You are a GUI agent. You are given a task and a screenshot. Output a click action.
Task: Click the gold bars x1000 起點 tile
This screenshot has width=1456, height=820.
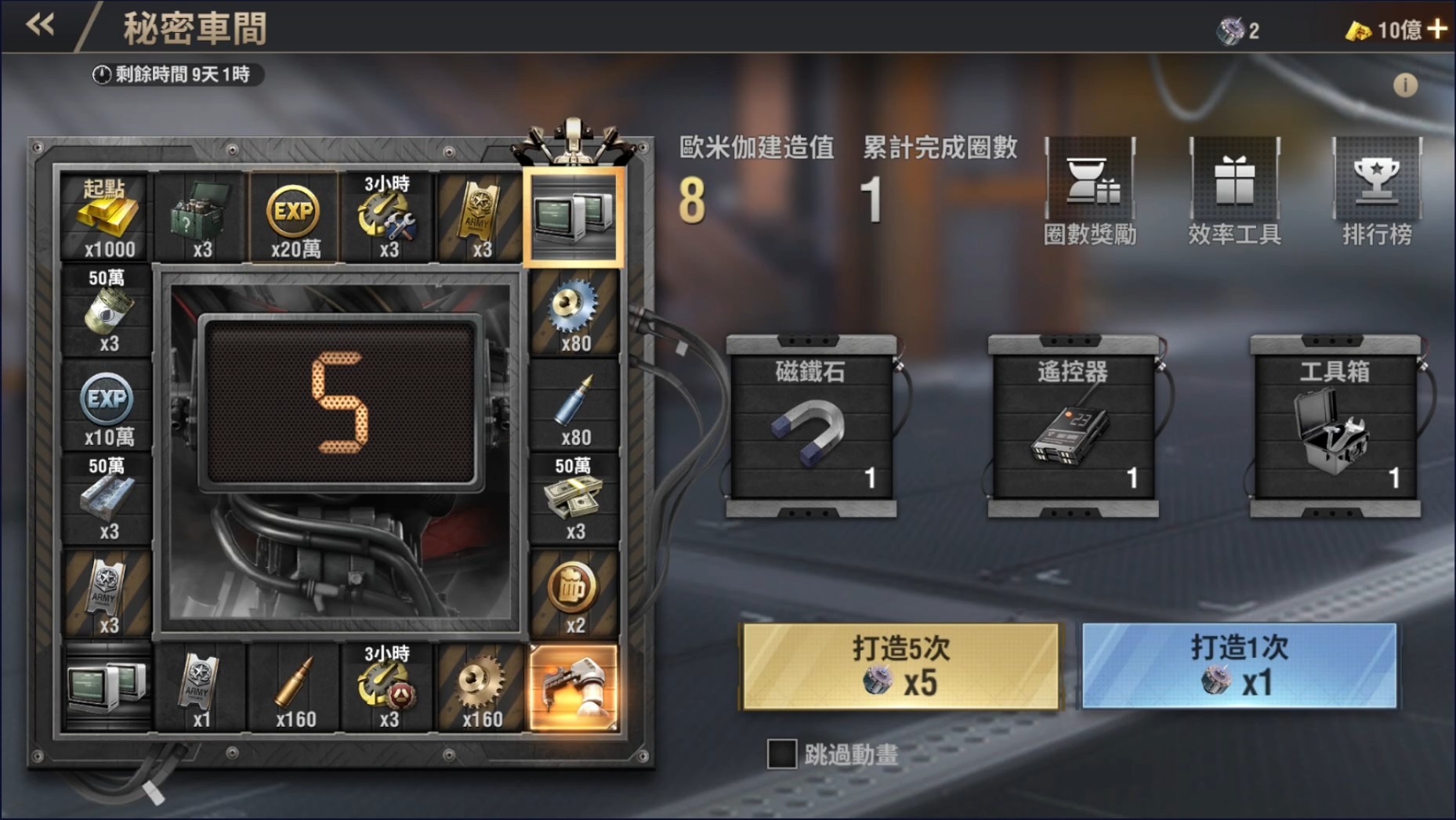click(x=107, y=217)
